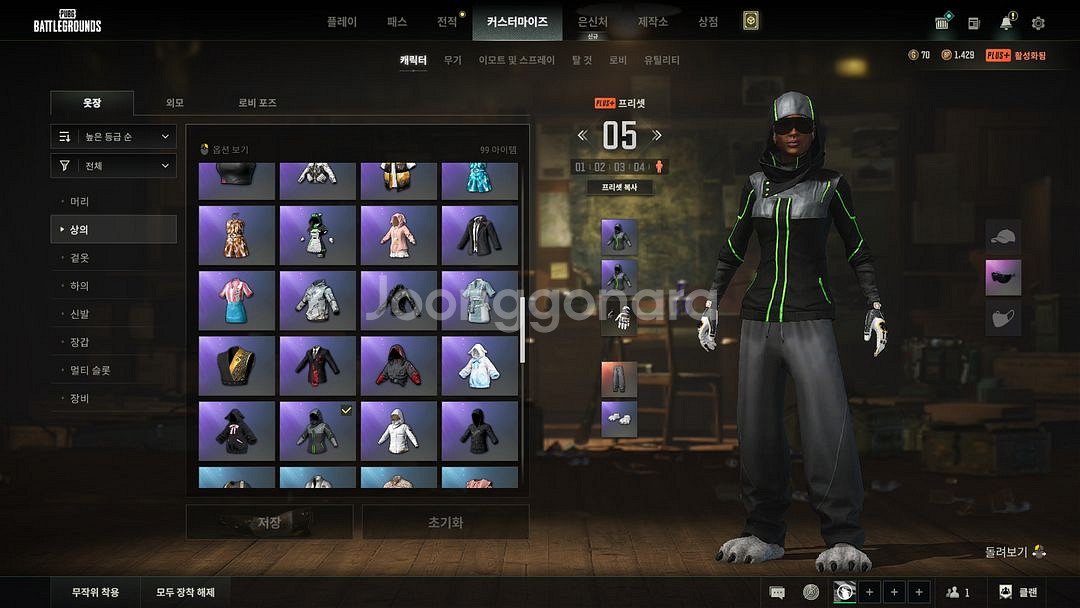1080x608 pixels.
Task: Switch to the 이모트 및 스프레이 sub-tab
Action: (516, 60)
